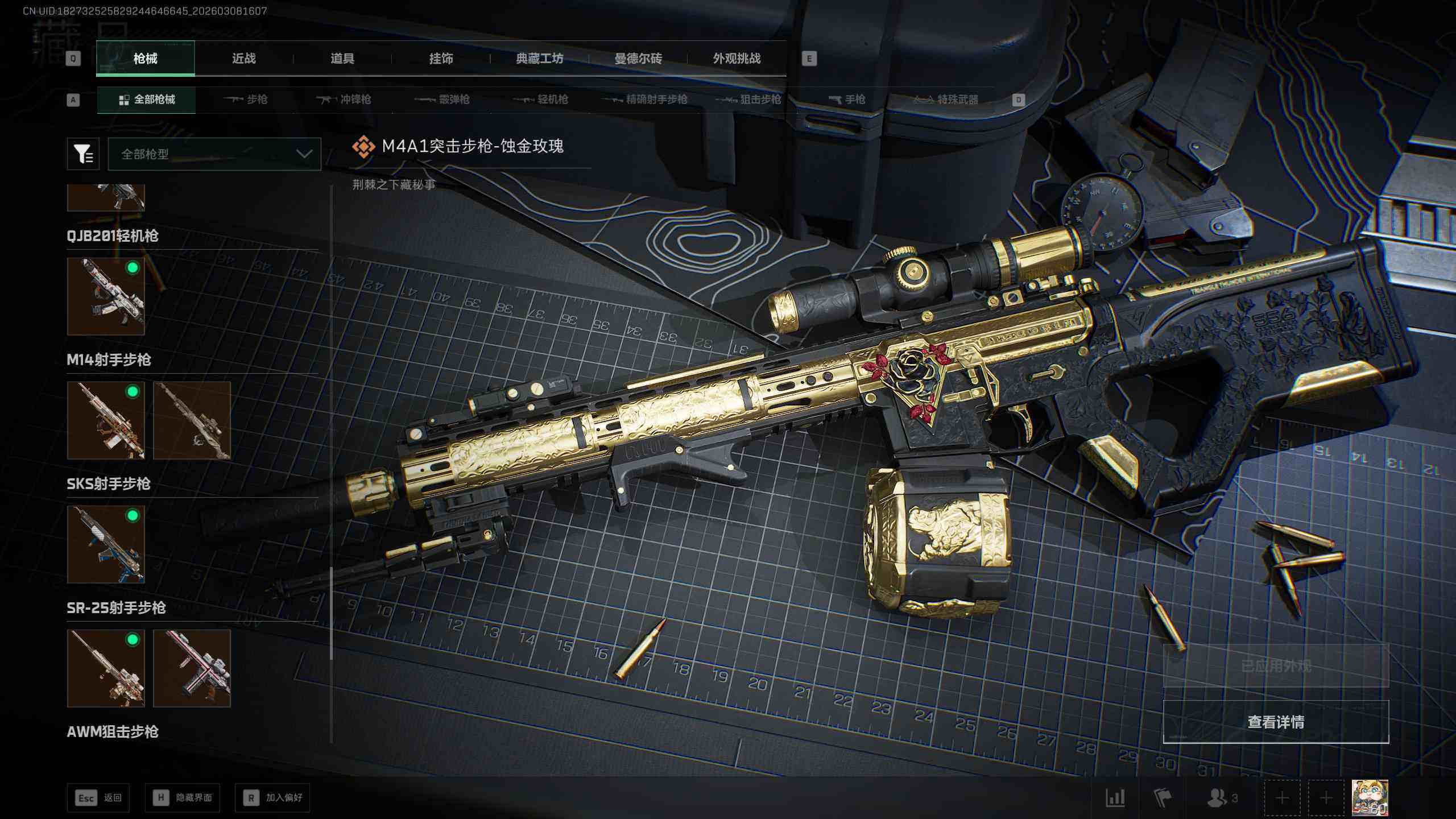The width and height of the screenshot is (1456, 819).
Task: Select the 挂饰 charms tab
Action: point(441,59)
